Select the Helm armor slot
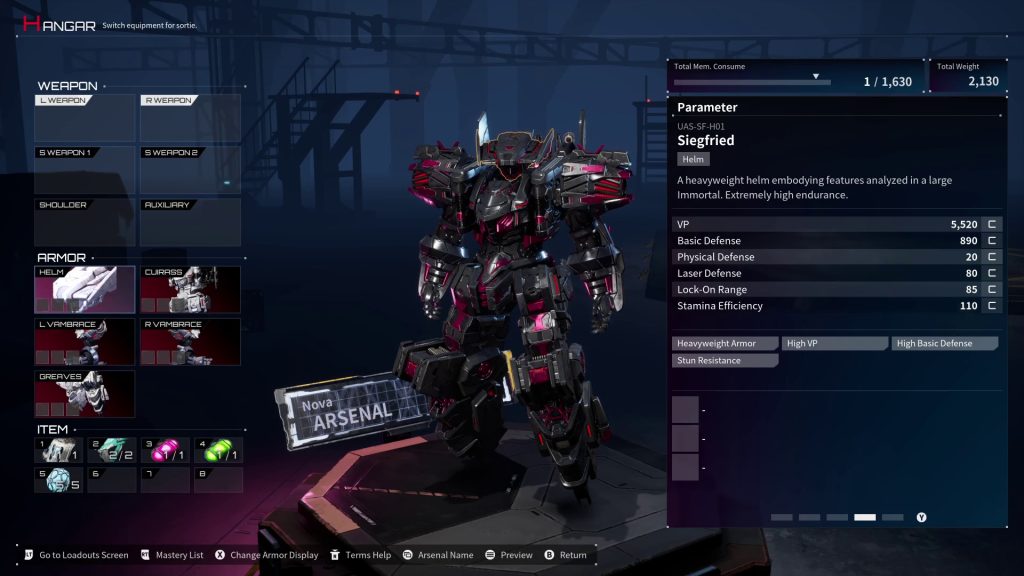This screenshot has height=576, width=1024. (x=85, y=290)
